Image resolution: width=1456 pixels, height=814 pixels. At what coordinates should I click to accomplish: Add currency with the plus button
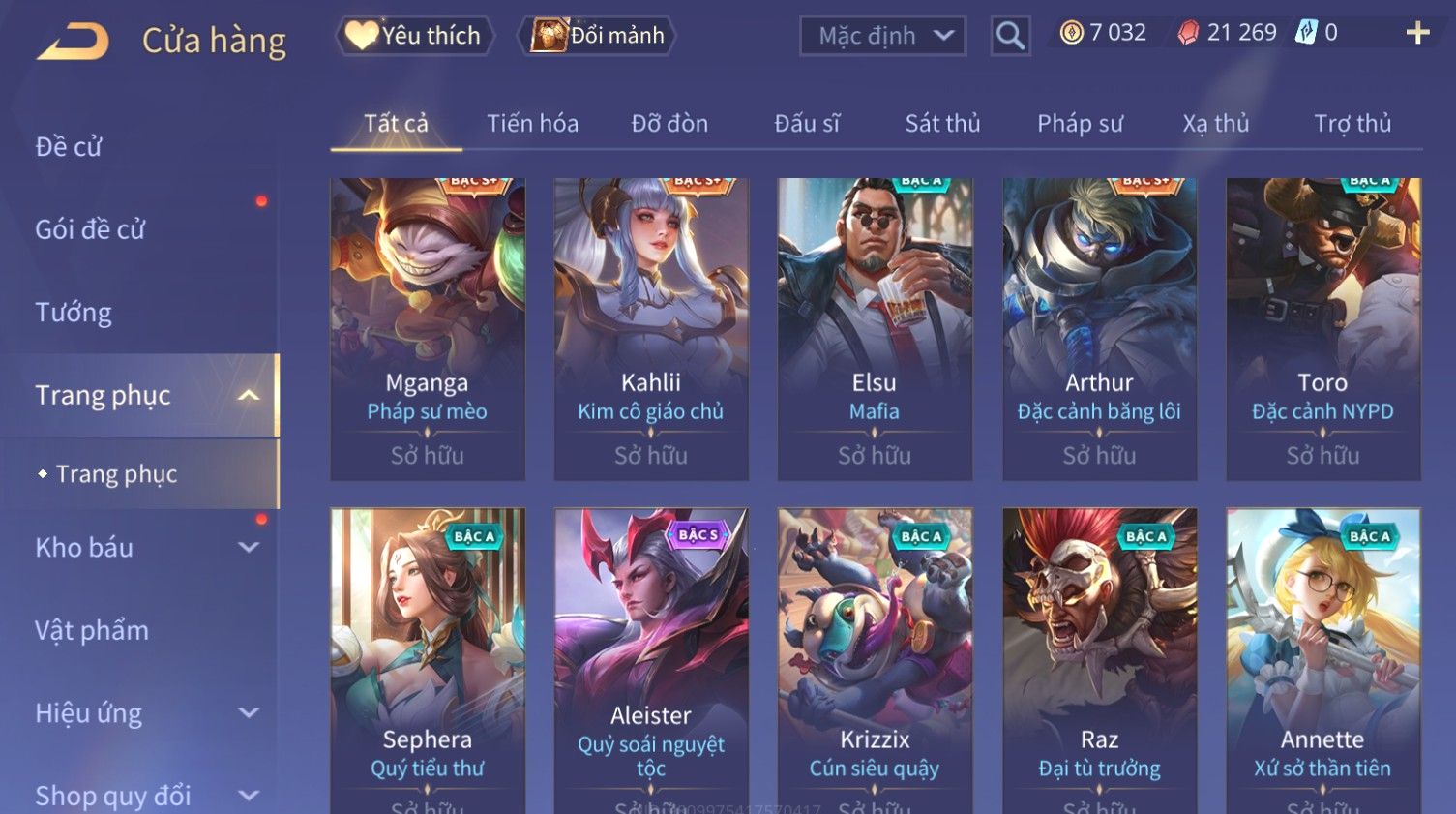click(x=1417, y=34)
